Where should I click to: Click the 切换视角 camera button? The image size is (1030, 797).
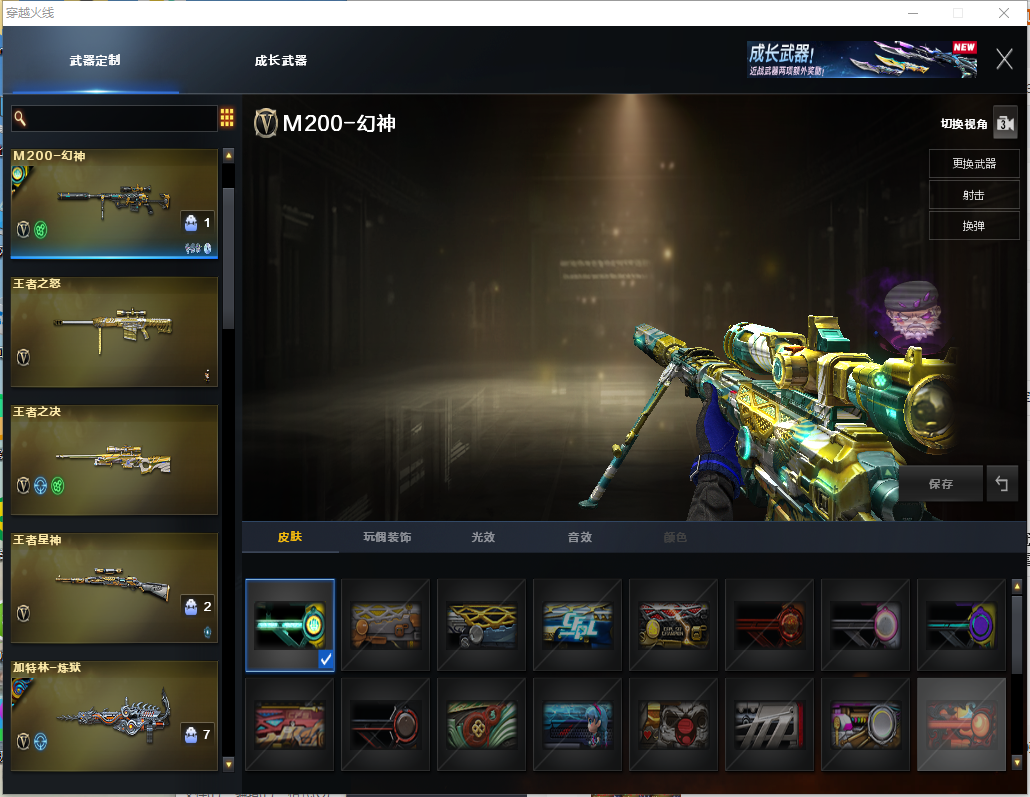(1004, 123)
